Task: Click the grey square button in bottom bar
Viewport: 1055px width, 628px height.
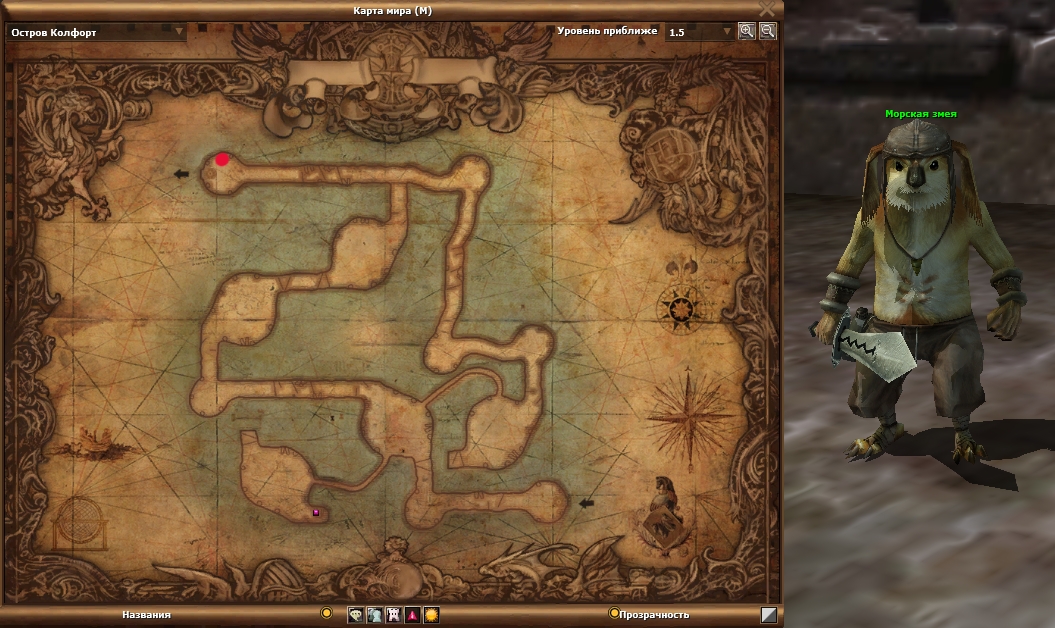Action: pyautogui.click(x=768, y=615)
